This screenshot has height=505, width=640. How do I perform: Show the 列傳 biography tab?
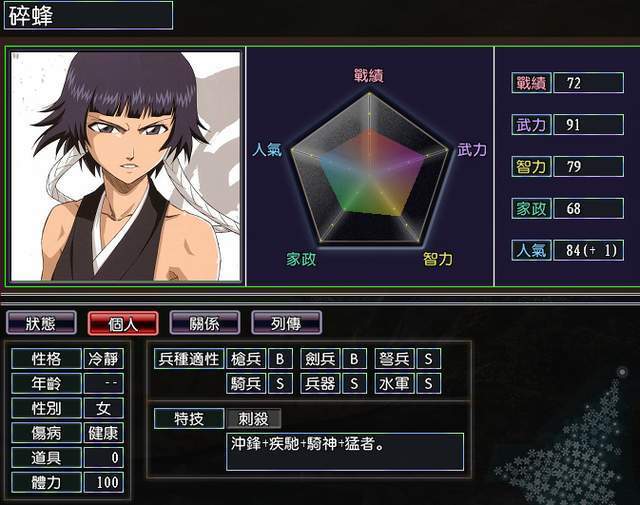[x=286, y=323]
